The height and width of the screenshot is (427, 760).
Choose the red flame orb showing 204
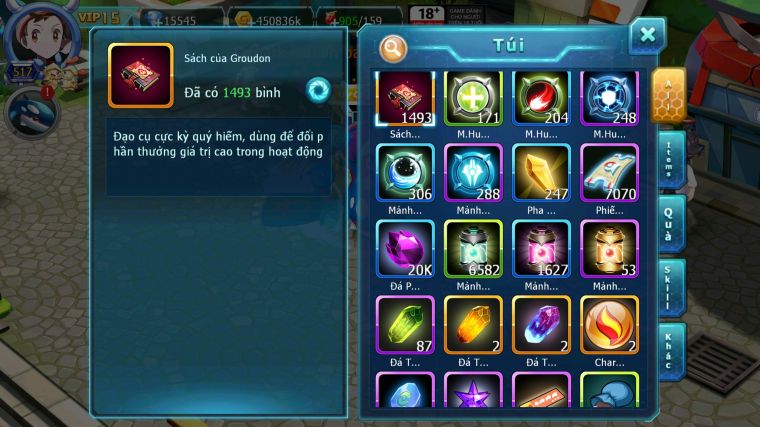coord(541,98)
